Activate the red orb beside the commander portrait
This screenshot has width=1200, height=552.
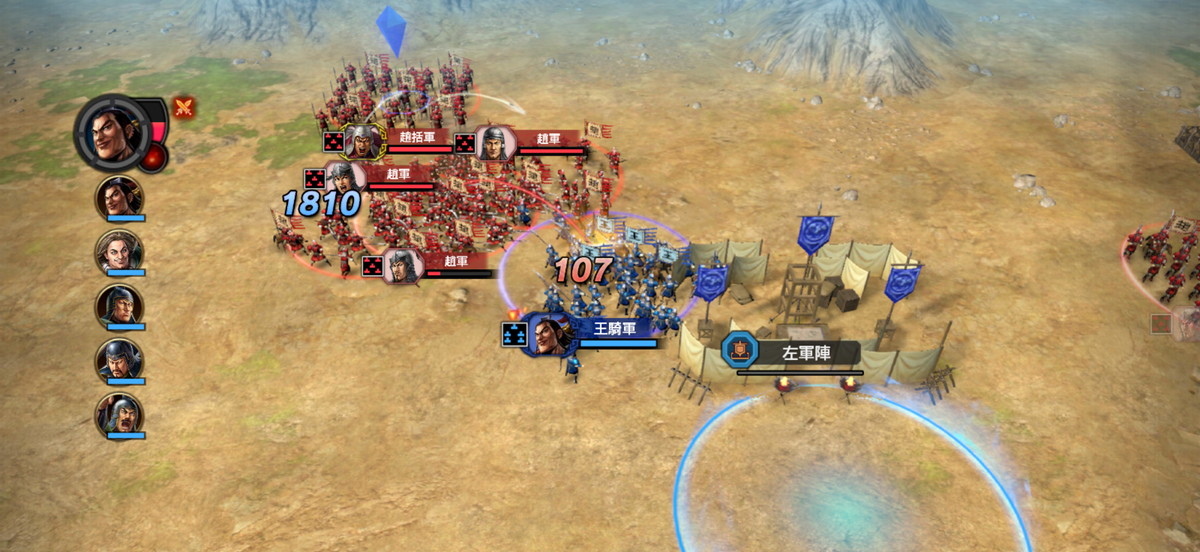pos(153,158)
